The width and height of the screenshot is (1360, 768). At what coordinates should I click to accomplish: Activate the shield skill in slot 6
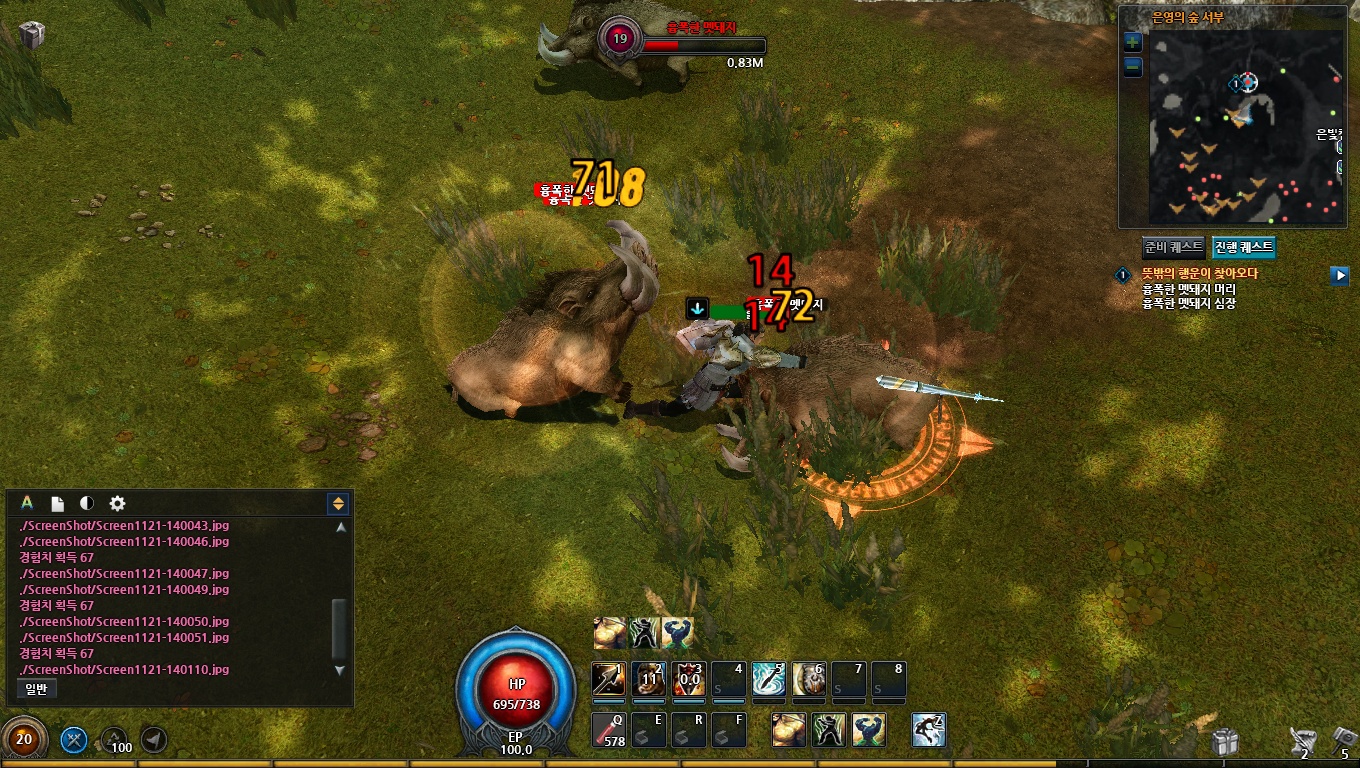coord(809,679)
